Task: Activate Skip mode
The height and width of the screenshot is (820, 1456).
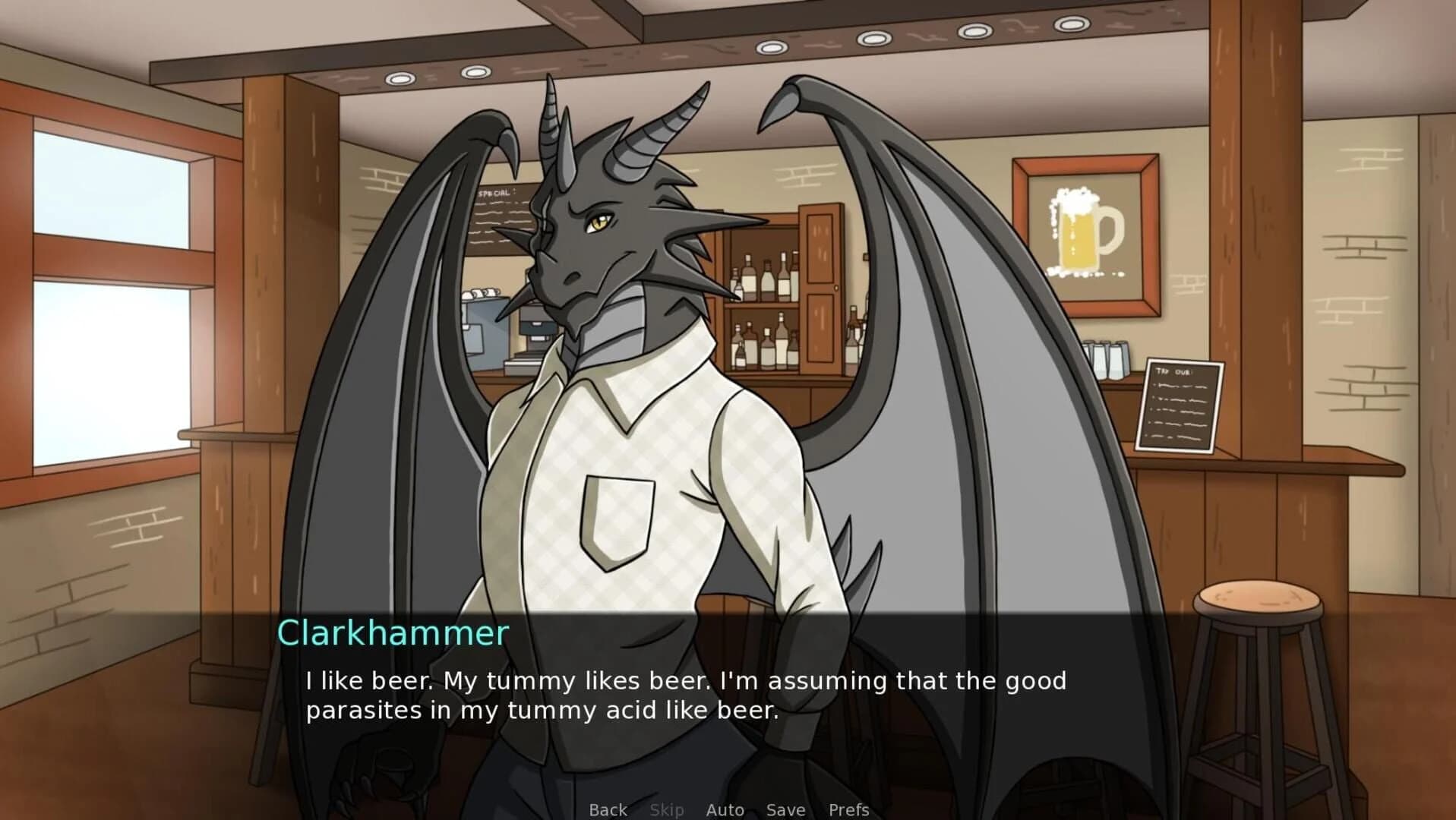Action: tap(667, 809)
